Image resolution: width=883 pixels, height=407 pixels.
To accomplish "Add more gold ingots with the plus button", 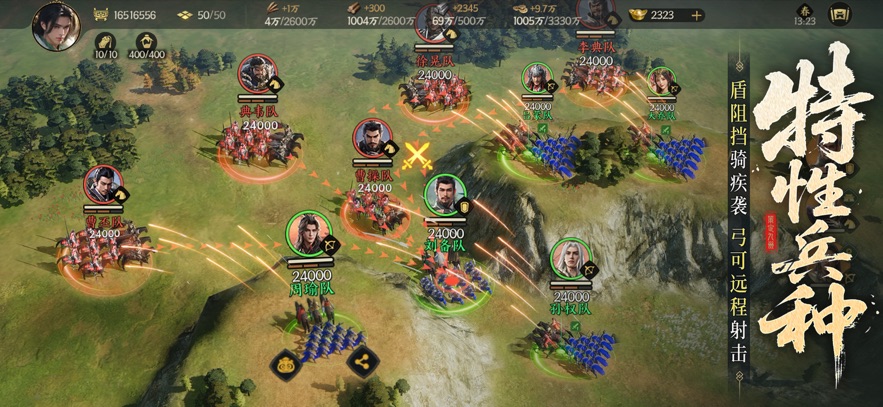I will [696, 15].
